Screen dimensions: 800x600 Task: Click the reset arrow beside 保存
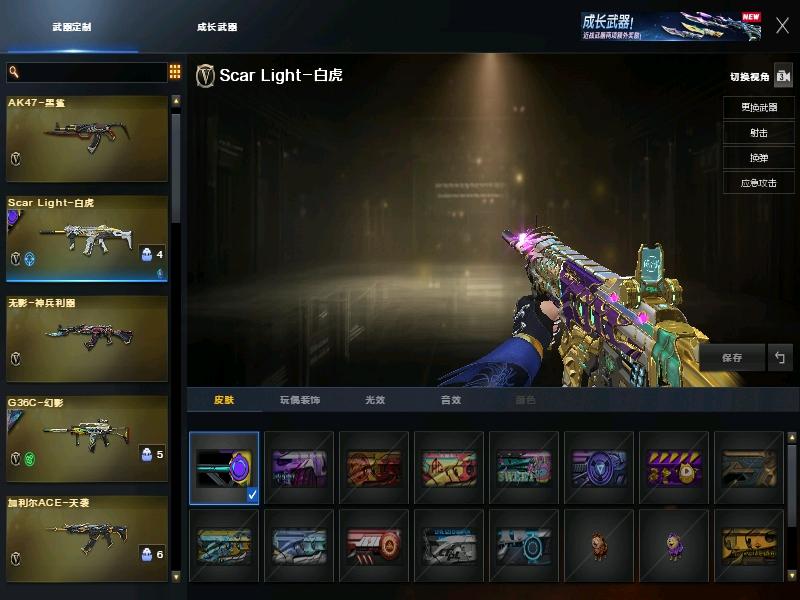780,357
